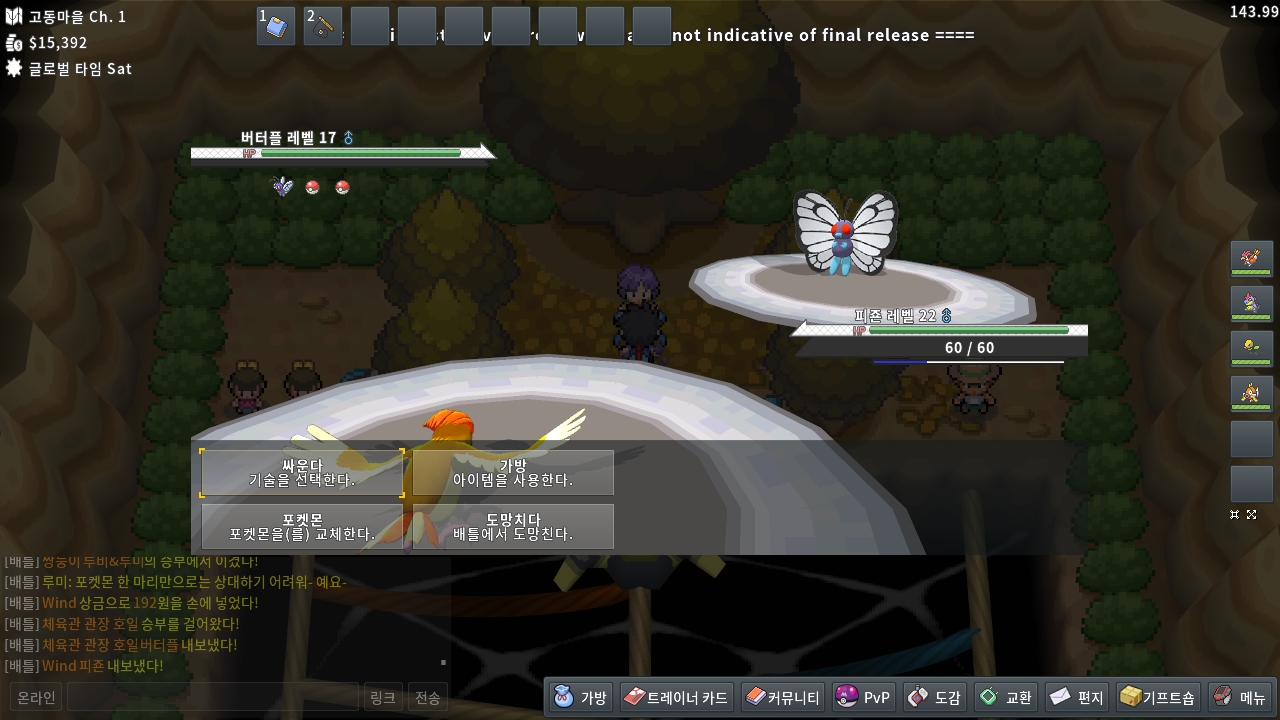Choose the 싸운다 (Fight) battle option

tap(302, 473)
